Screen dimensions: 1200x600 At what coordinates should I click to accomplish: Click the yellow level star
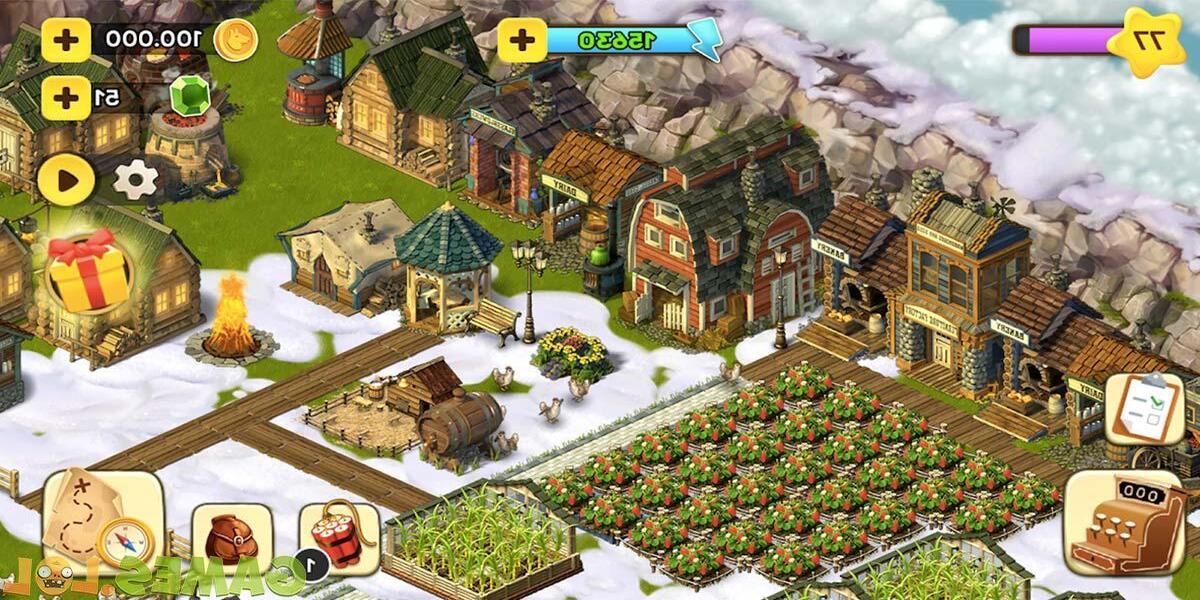click(1150, 41)
